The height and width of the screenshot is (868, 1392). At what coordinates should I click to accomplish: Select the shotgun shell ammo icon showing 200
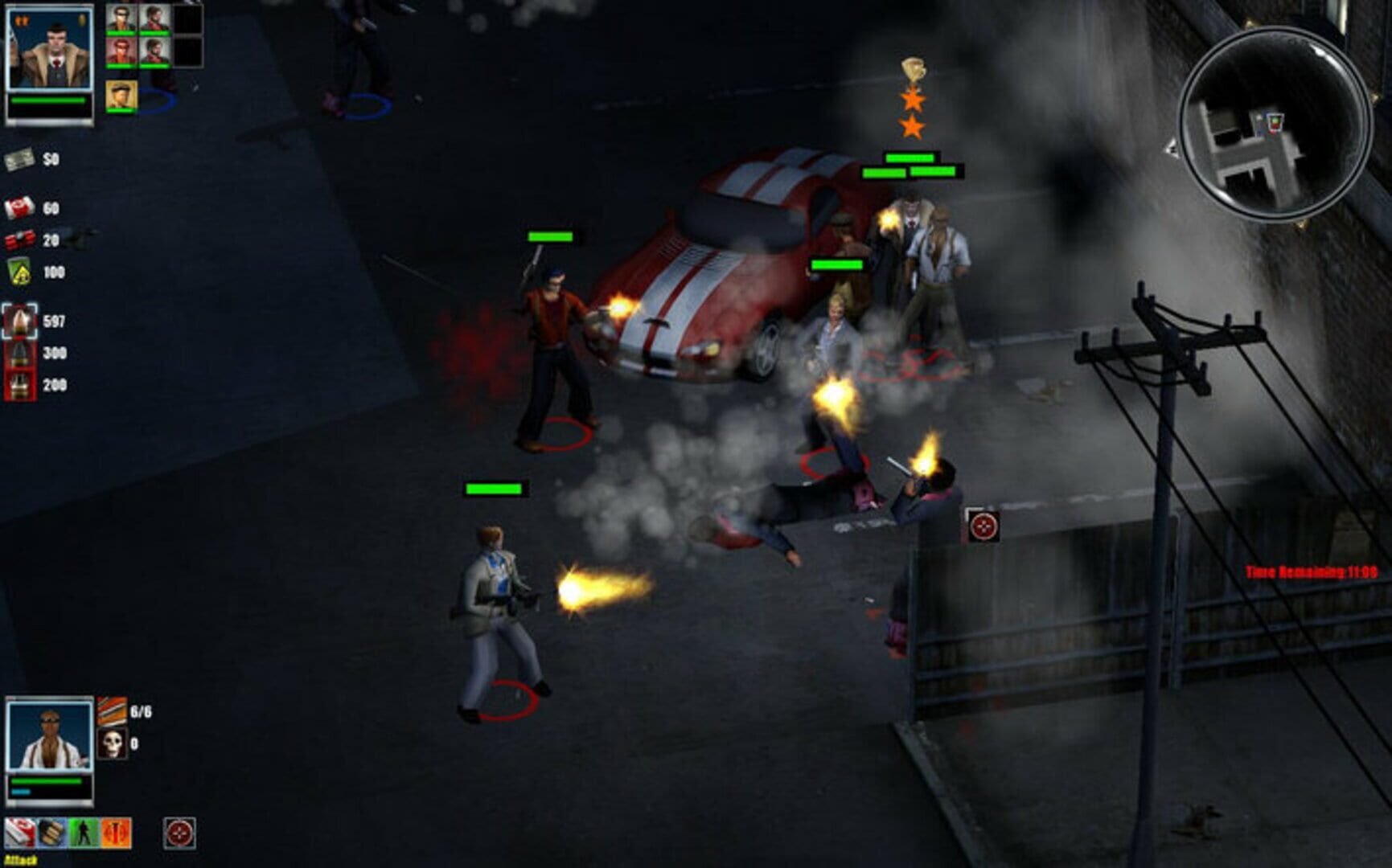point(18,384)
